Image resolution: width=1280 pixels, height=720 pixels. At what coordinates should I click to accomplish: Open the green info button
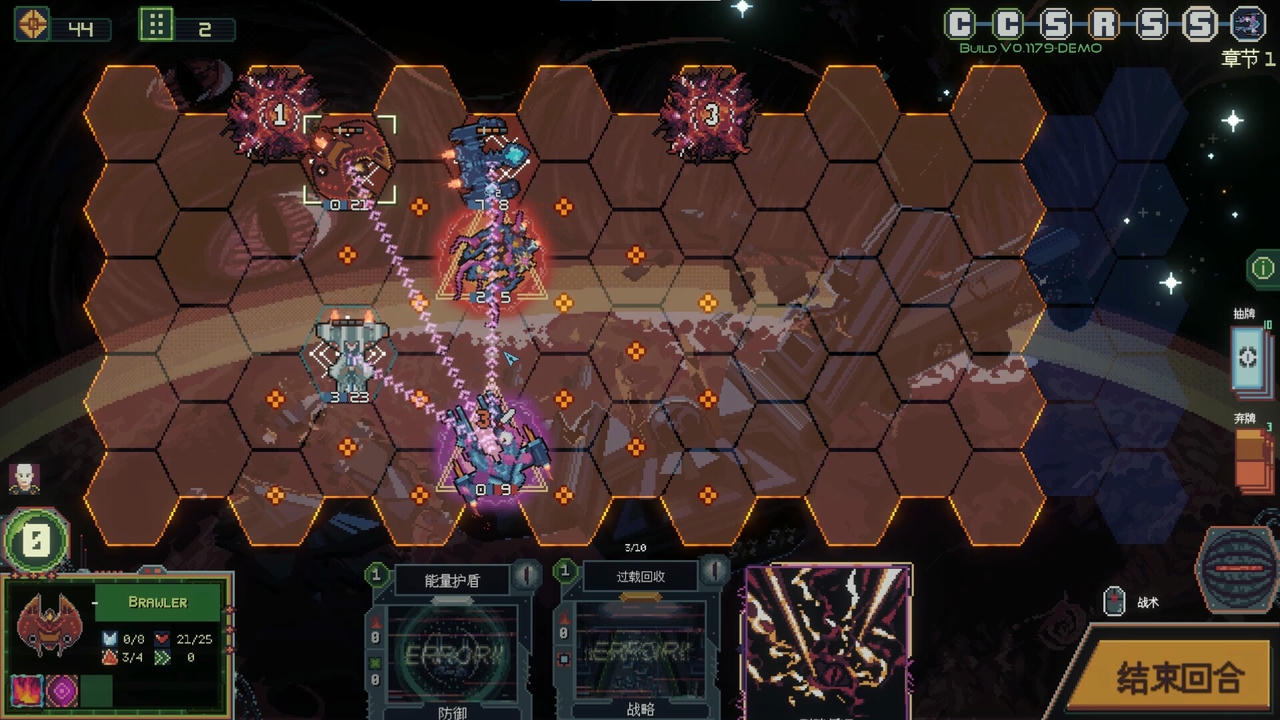tap(1262, 268)
